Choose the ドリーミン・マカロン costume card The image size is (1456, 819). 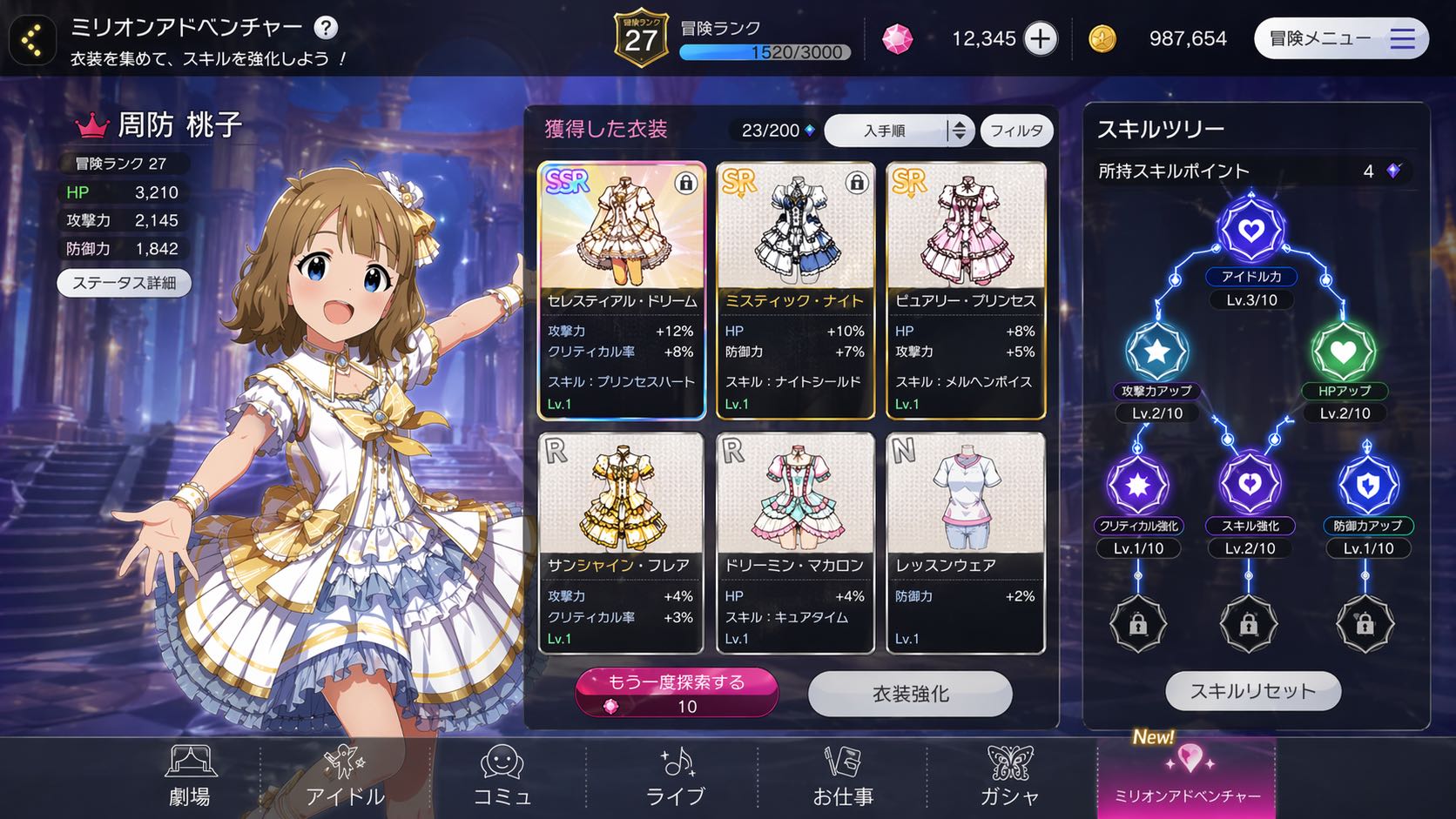[x=794, y=543]
